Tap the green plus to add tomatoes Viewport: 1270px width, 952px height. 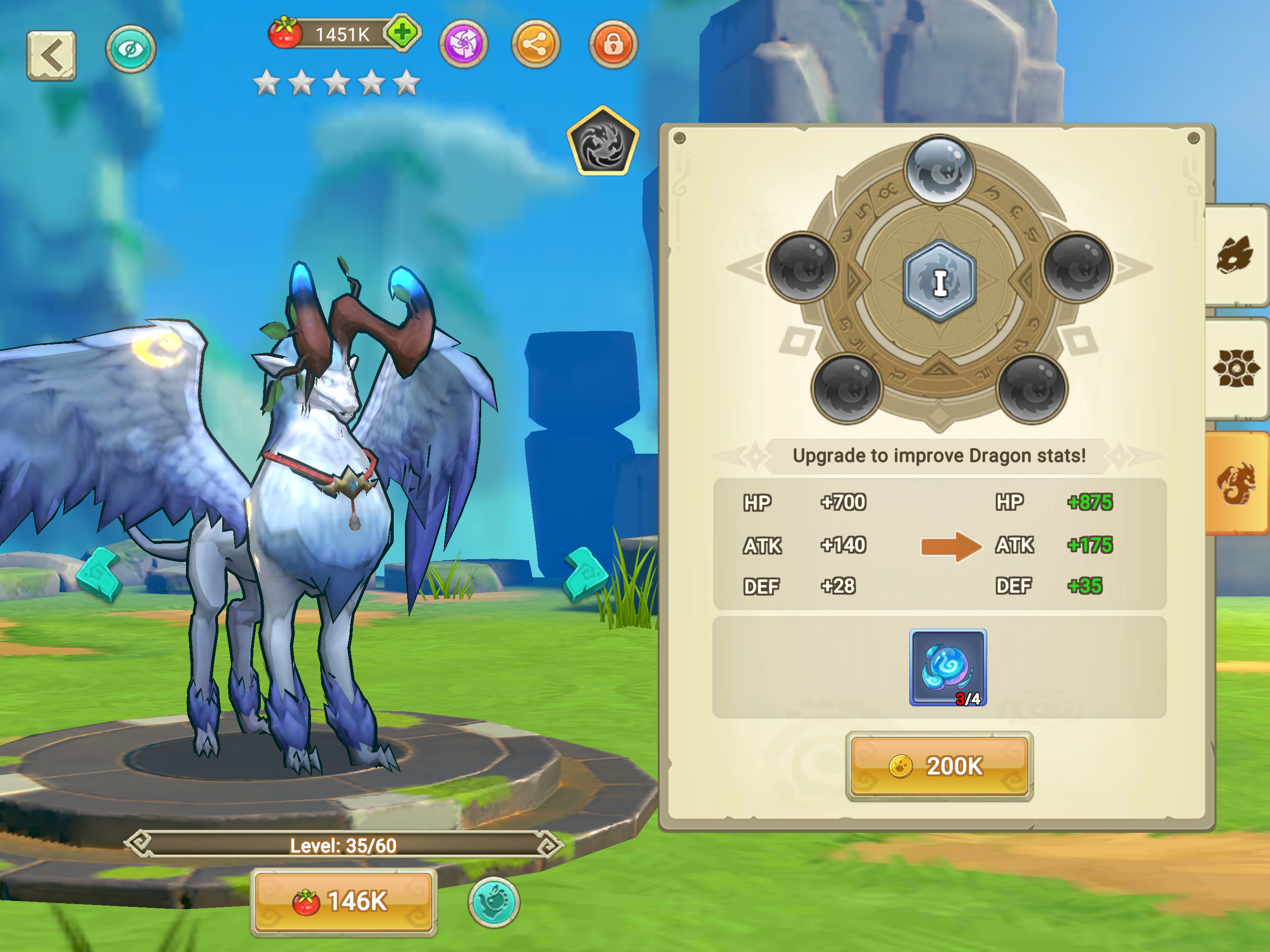click(403, 34)
